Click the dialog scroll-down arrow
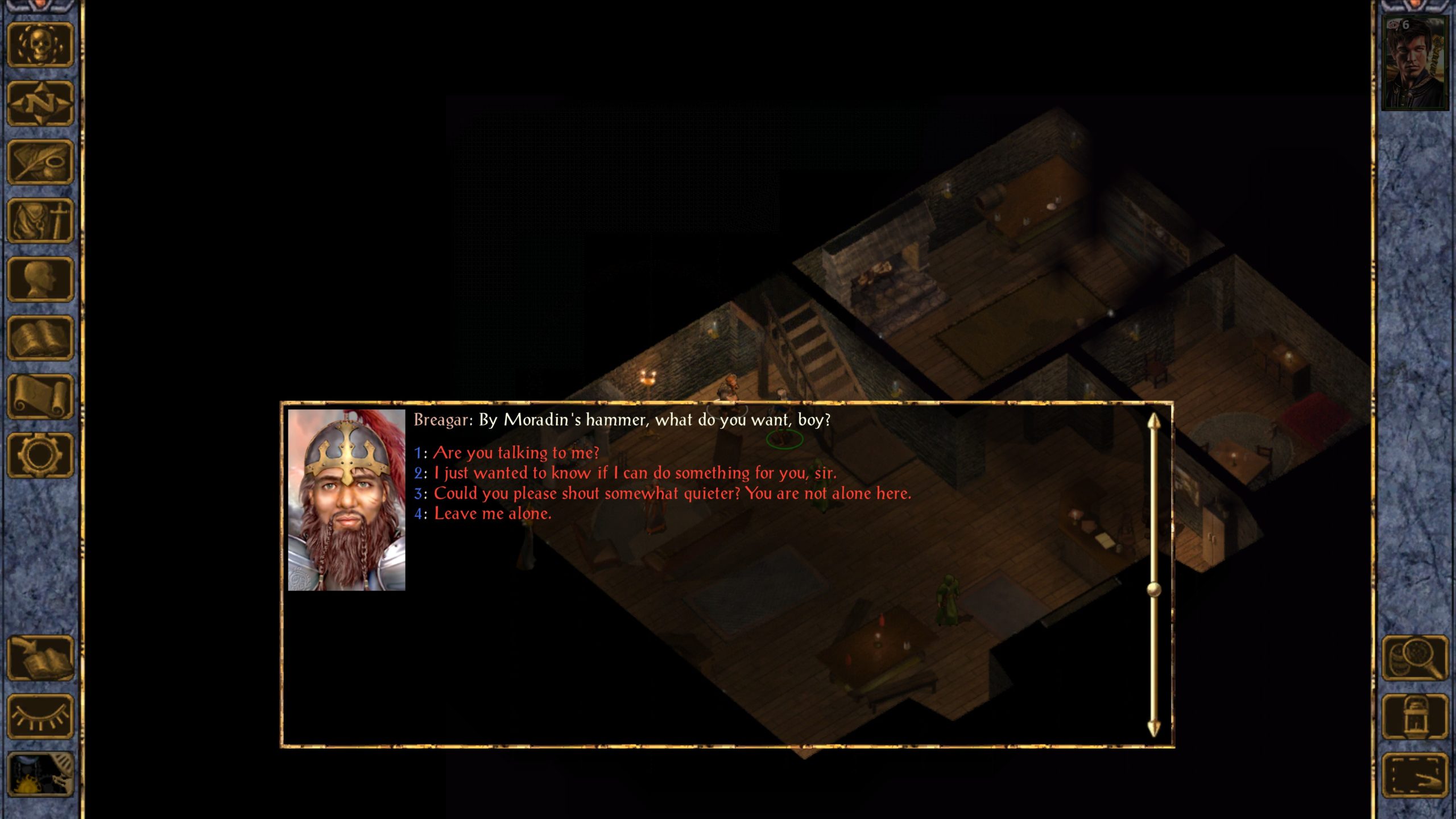This screenshot has width=1456, height=819. point(1153,728)
